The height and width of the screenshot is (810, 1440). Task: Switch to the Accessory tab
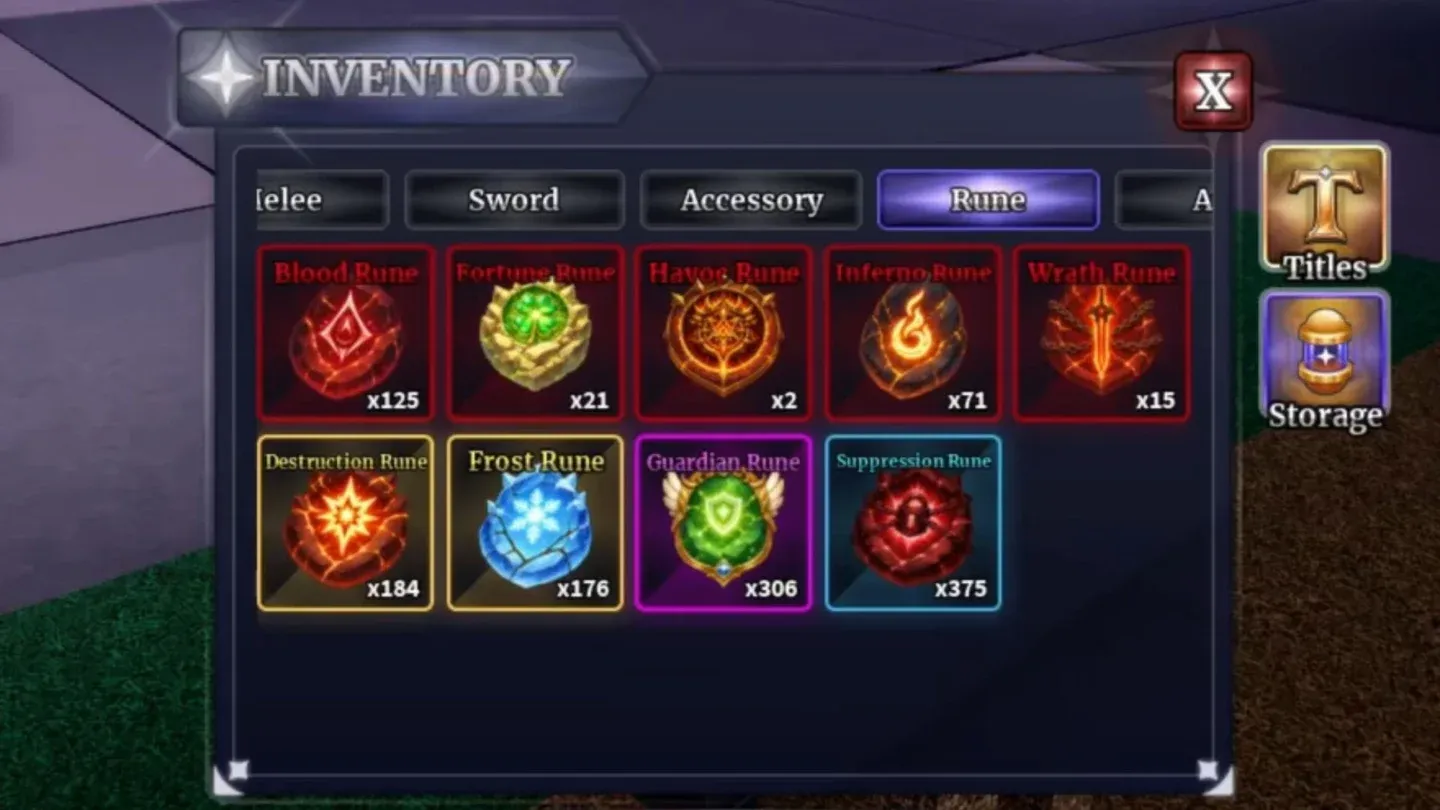(751, 200)
